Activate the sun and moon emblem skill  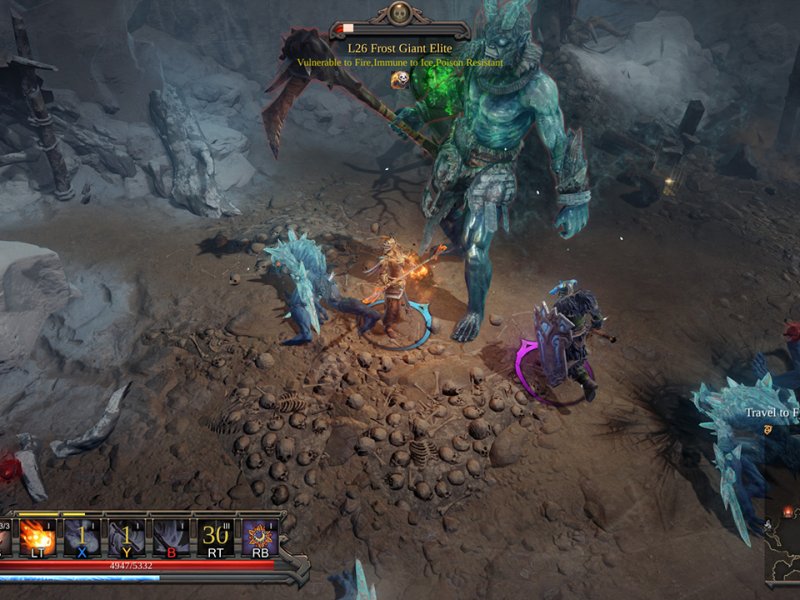[258, 536]
